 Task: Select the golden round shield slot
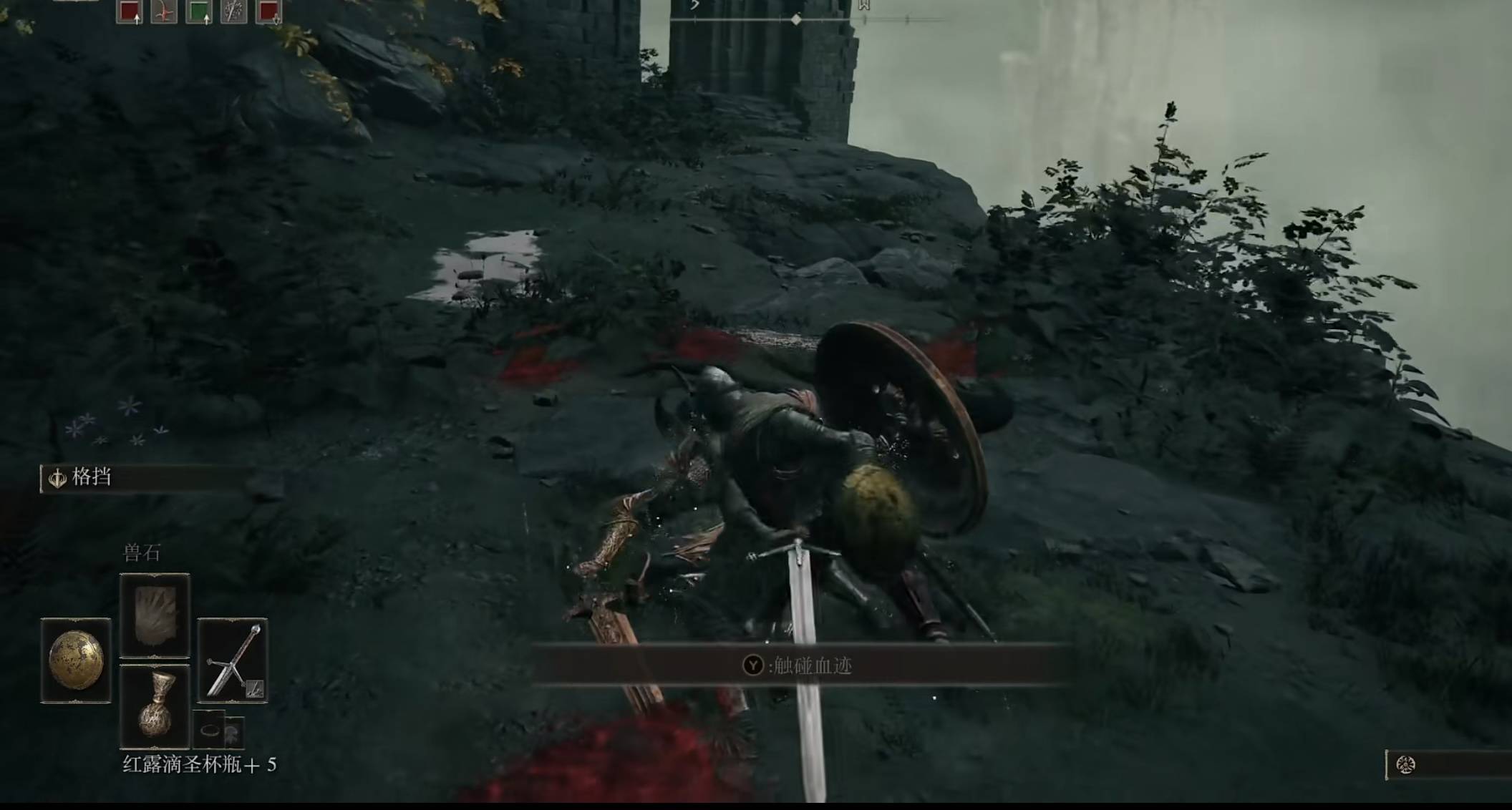click(x=76, y=660)
